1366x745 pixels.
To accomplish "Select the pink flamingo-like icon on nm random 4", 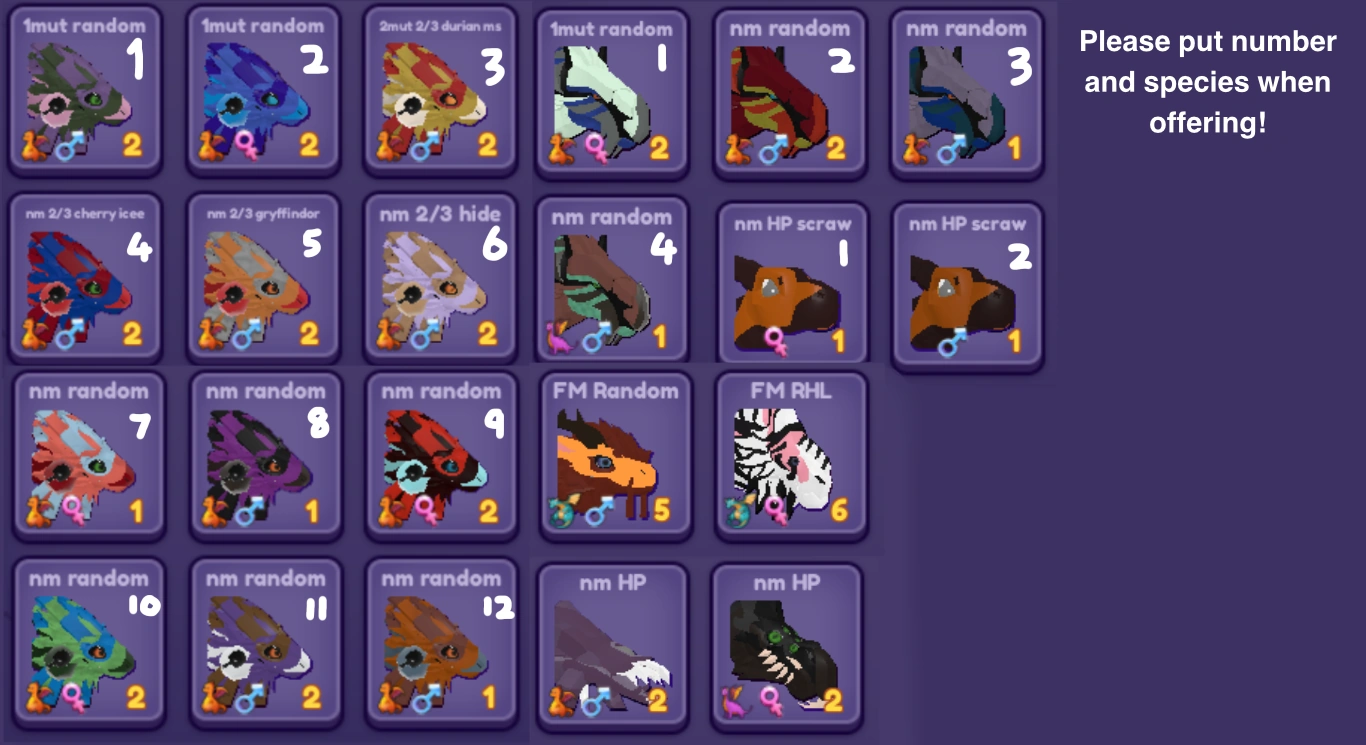I will tap(560, 337).
